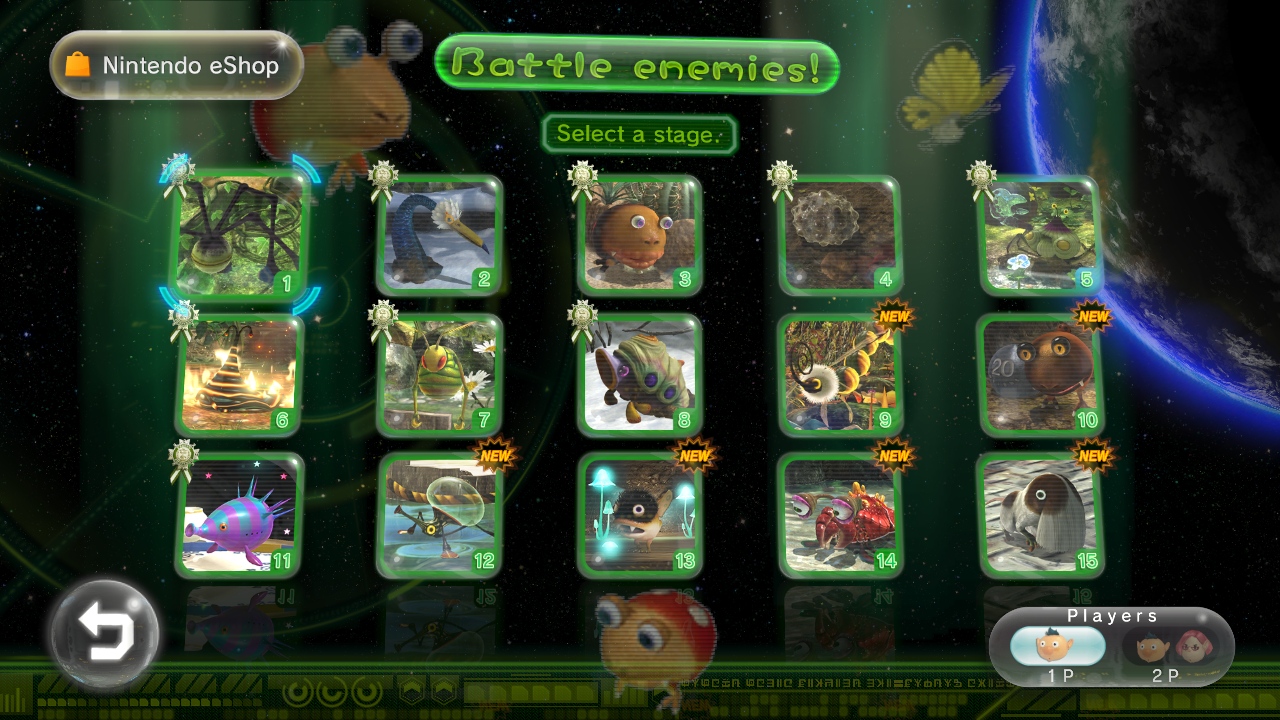Screen dimensions: 1280x720
Task: Switch to 1P player mode
Action: click(1058, 650)
